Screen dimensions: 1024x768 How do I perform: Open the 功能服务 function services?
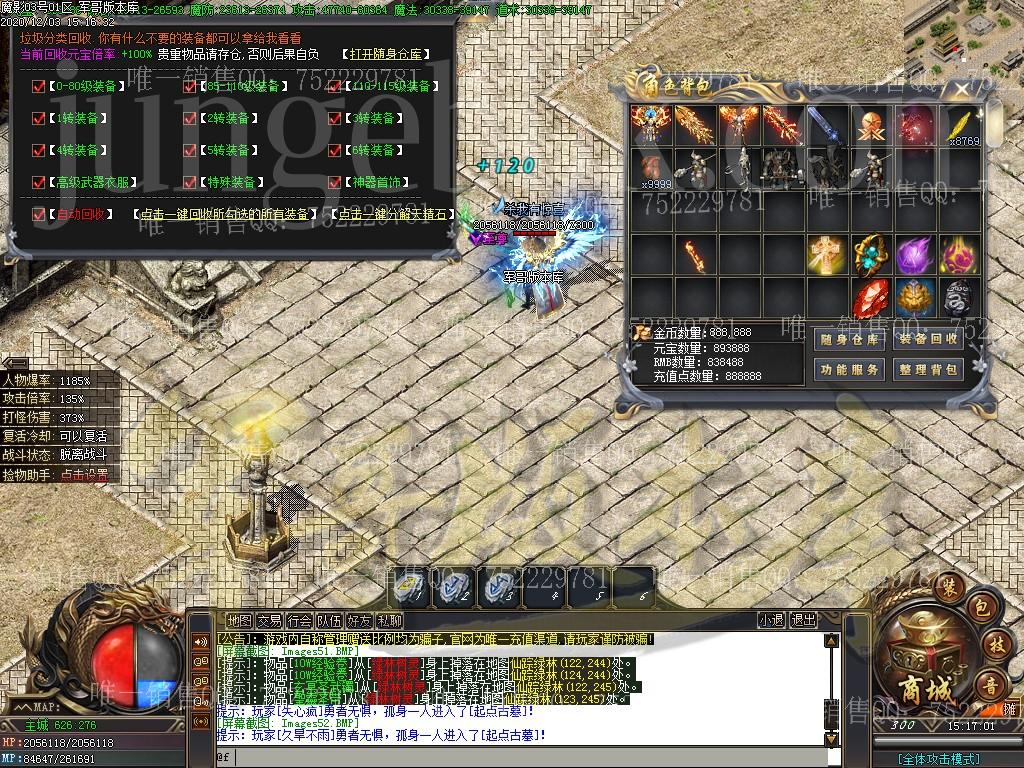coord(850,370)
